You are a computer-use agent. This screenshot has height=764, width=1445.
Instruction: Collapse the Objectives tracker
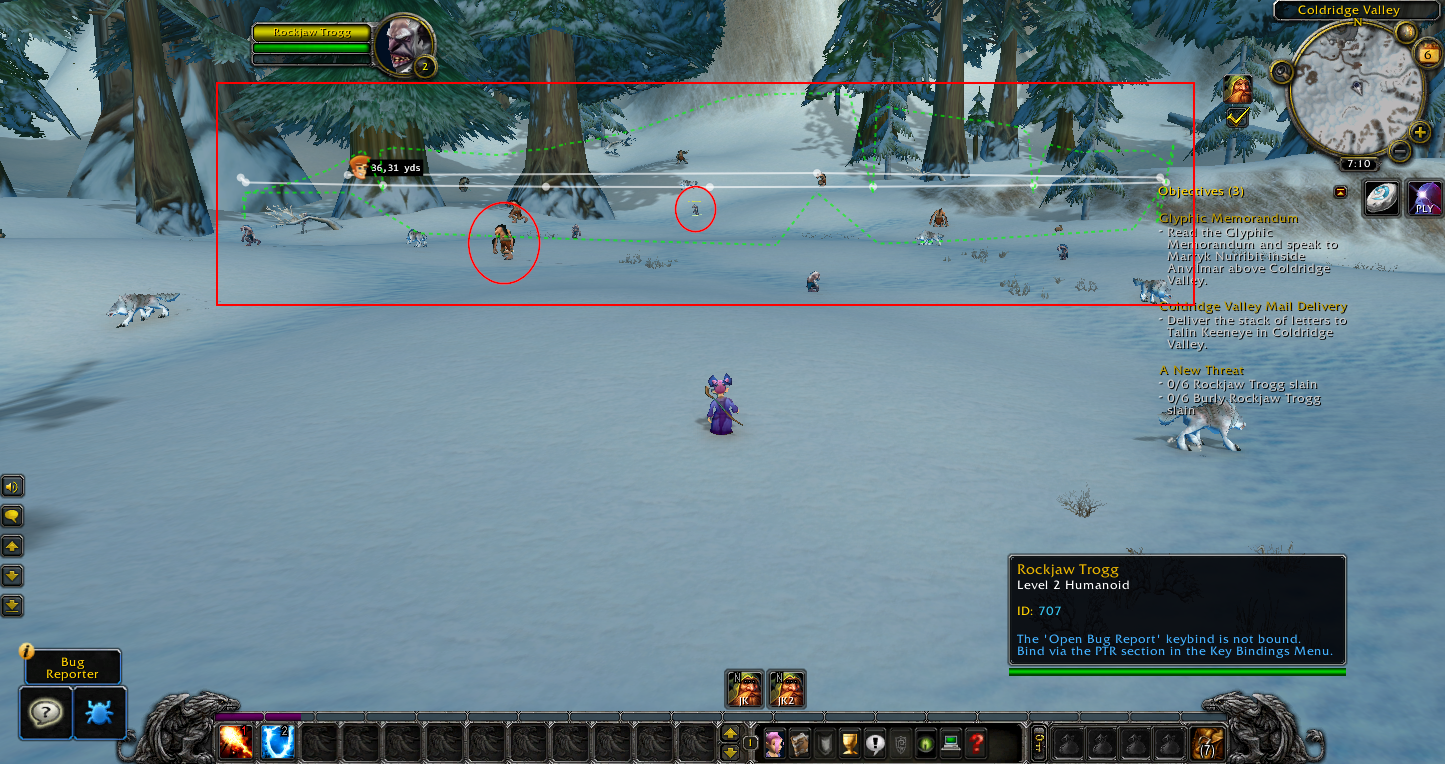pos(1340,191)
